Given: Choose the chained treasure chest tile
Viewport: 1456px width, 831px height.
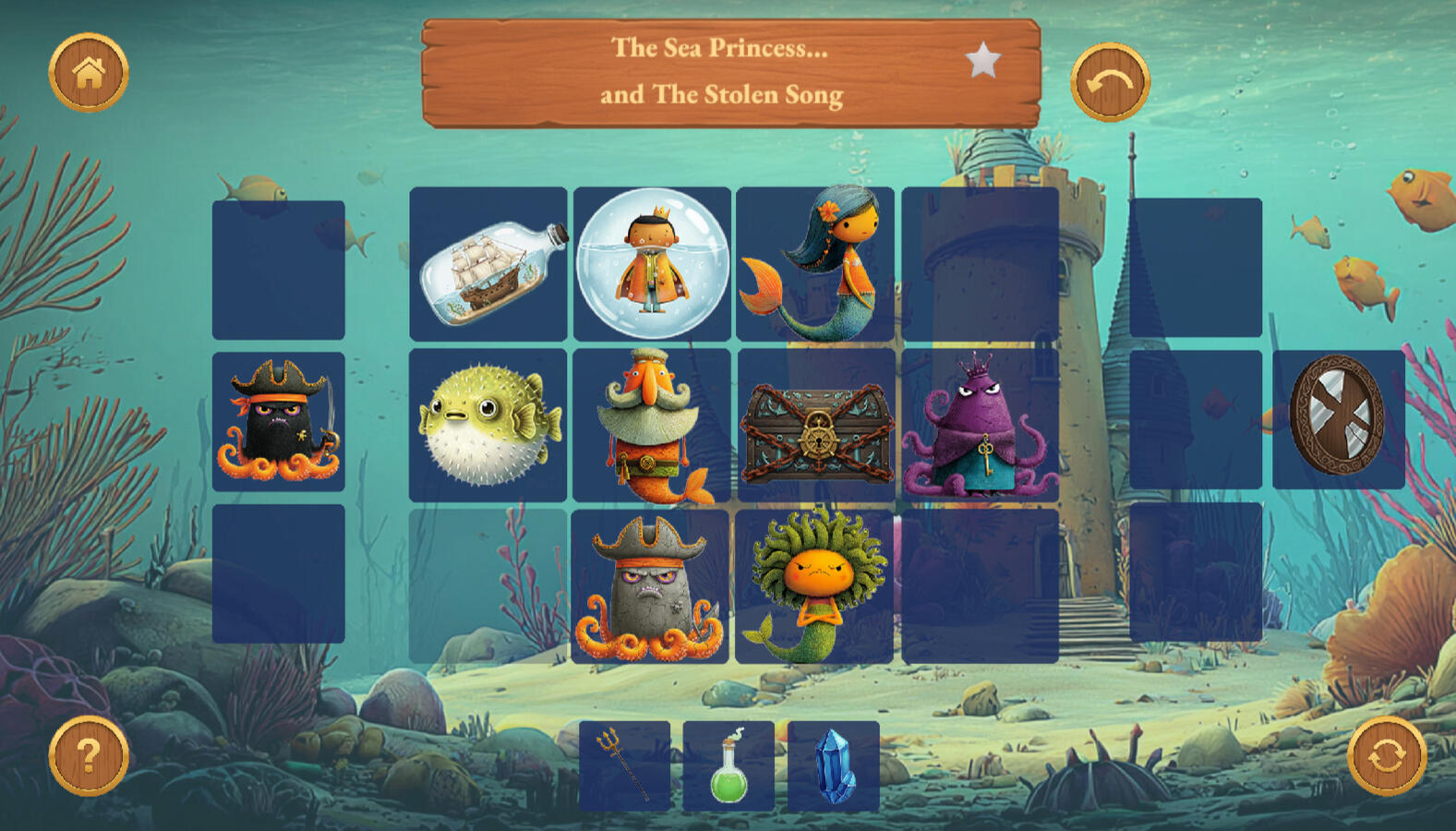Looking at the screenshot, I should click(816, 425).
